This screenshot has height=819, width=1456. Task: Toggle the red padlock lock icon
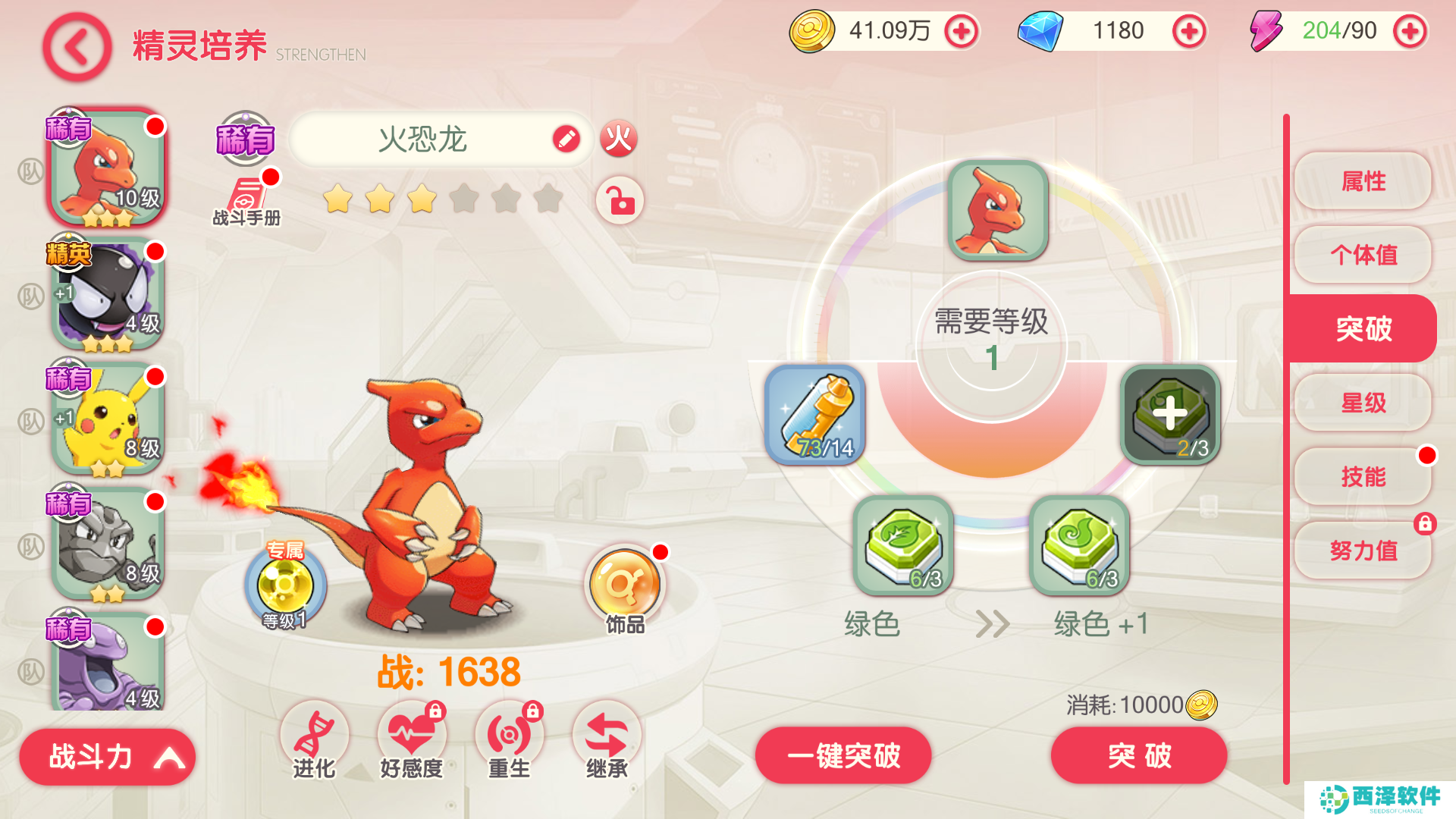620,201
